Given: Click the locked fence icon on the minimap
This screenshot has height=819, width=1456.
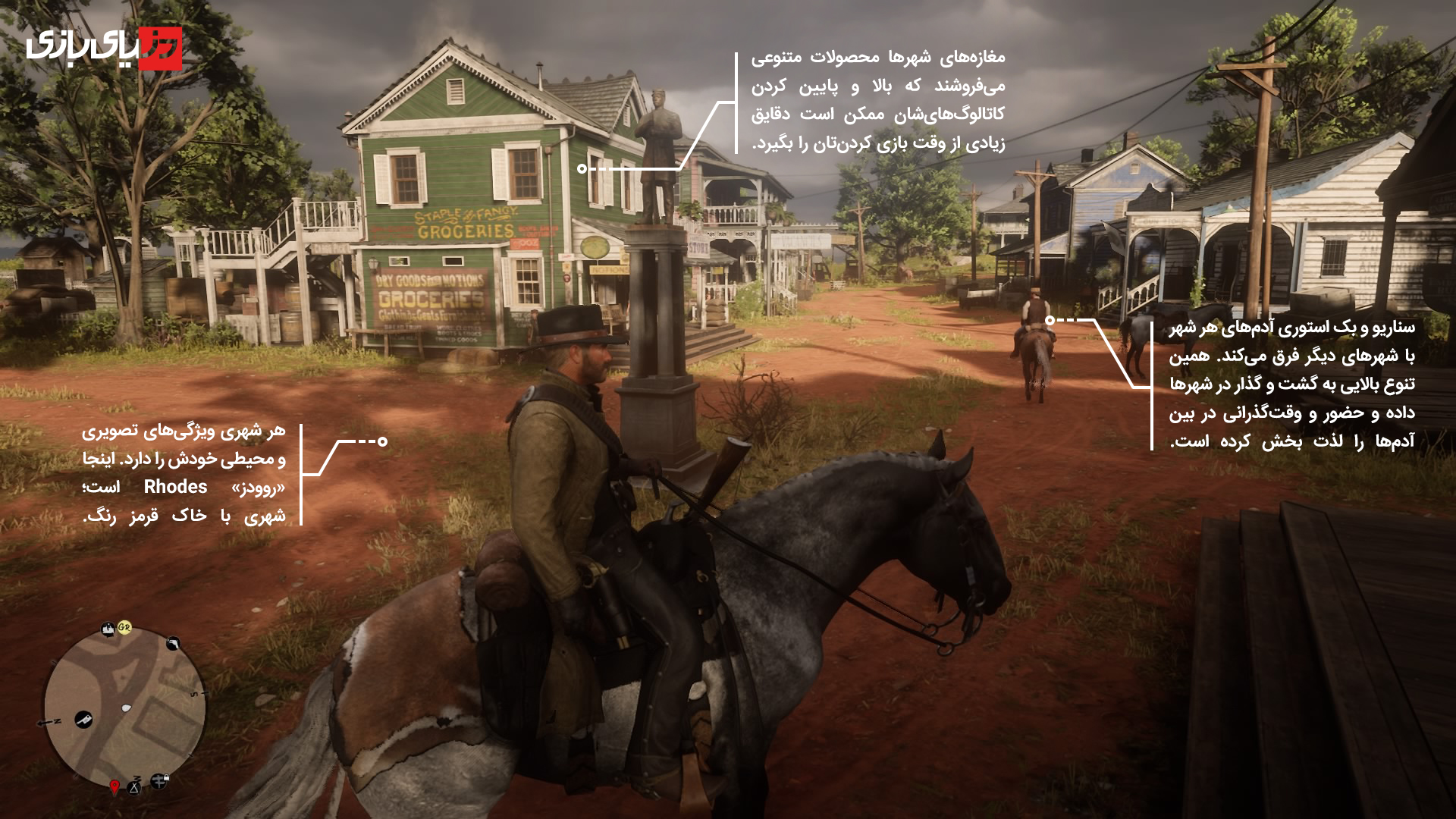Looking at the screenshot, I should pyautogui.click(x=158, y=781).
